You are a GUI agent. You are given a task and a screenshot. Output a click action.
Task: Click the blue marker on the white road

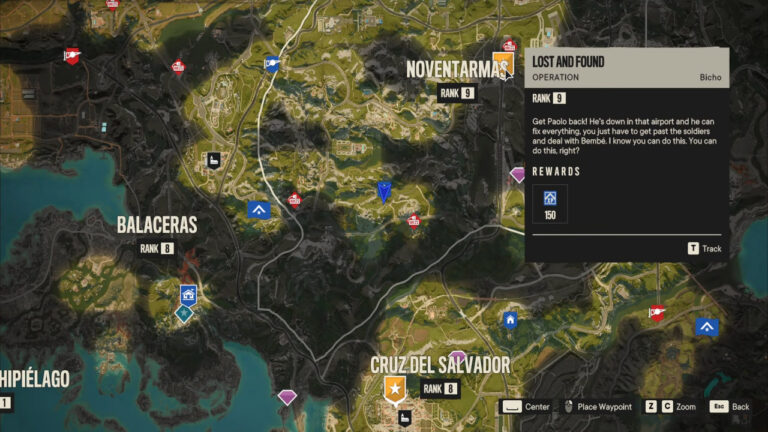point(271,65)
